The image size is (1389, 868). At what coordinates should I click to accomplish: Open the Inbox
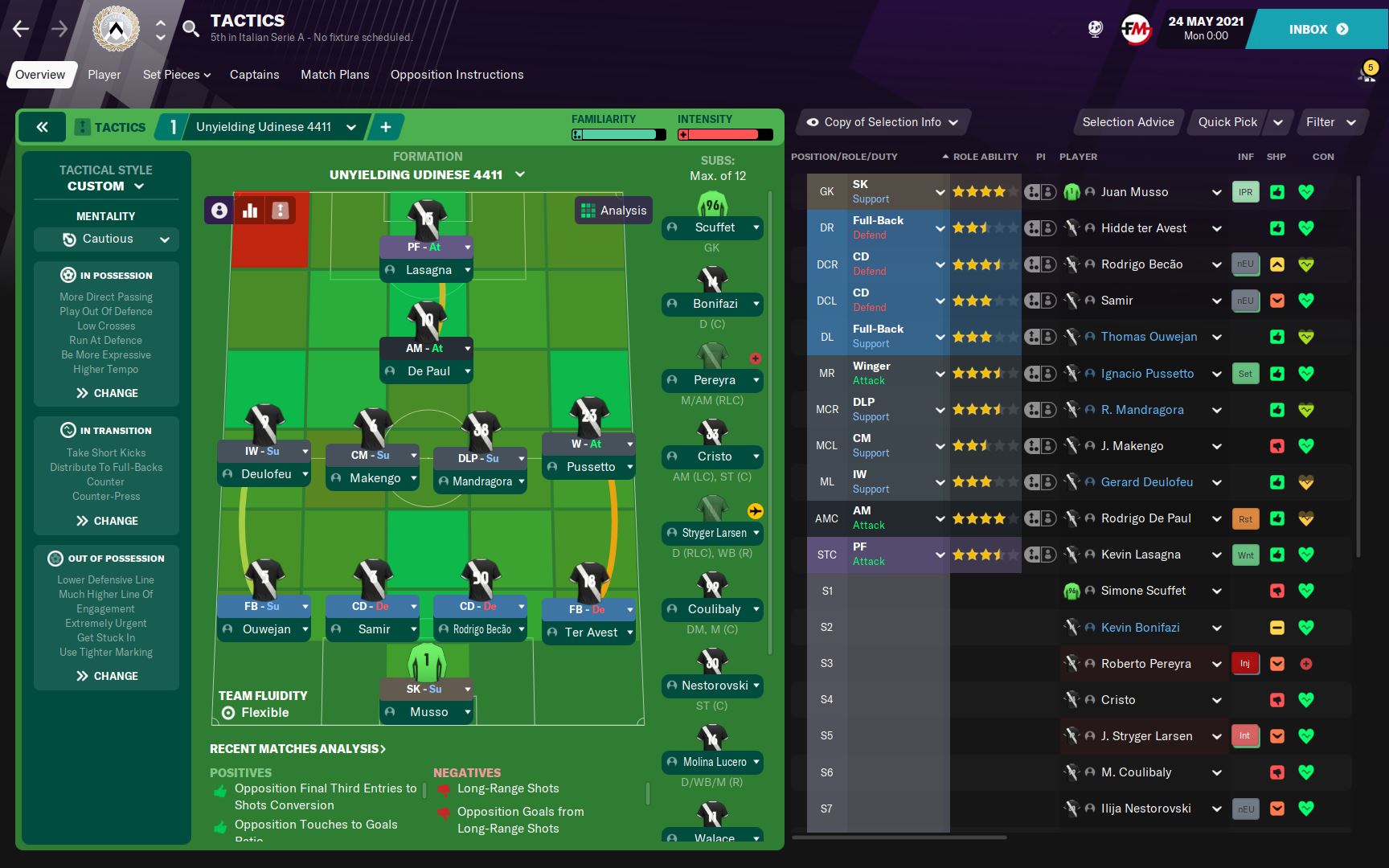pyautogui.click(x=1318, y=30)
